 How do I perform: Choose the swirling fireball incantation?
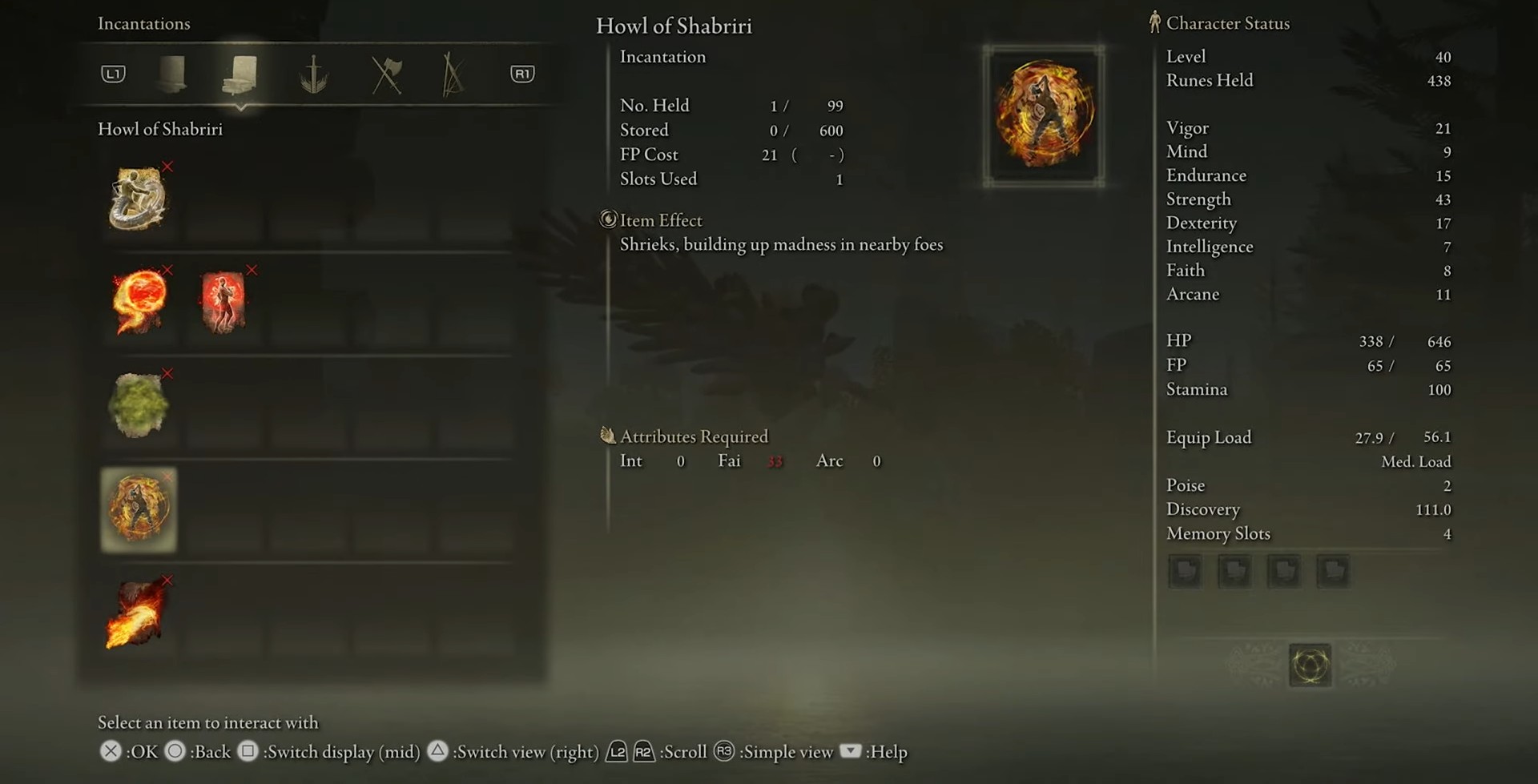click(x=139, y=301)
